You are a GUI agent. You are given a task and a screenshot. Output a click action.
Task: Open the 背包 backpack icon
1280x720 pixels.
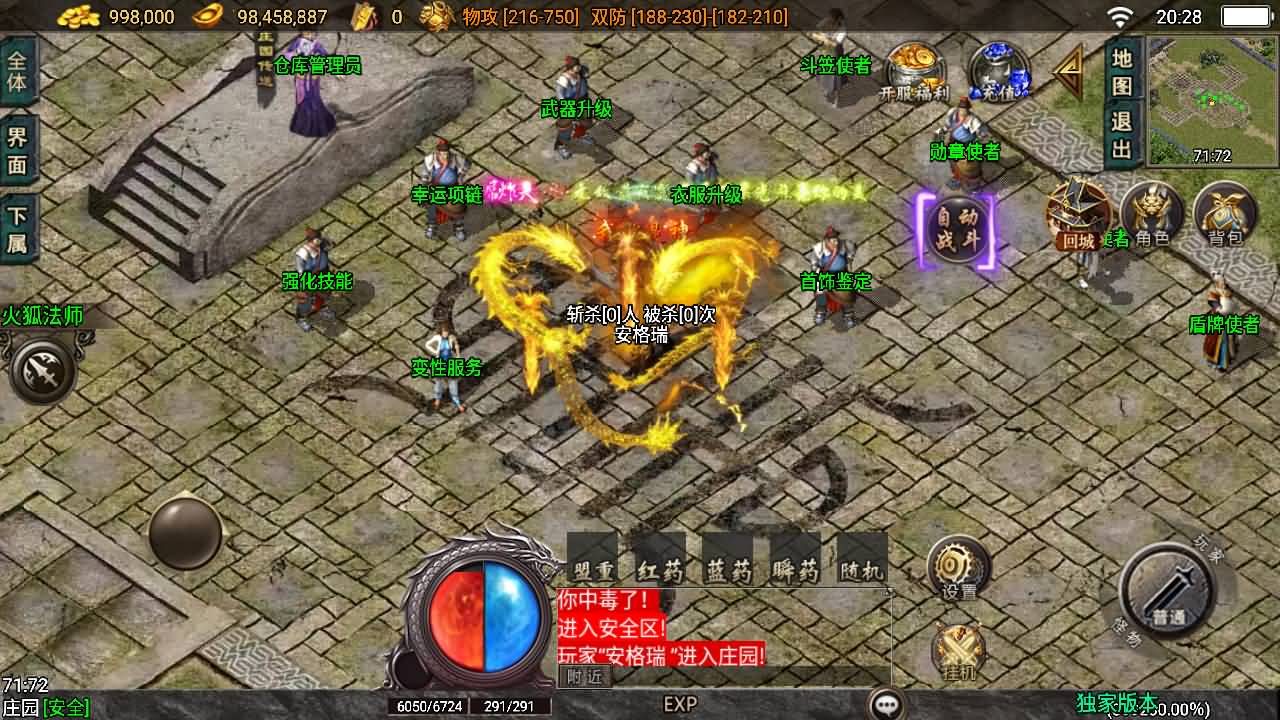[1225, 212]
